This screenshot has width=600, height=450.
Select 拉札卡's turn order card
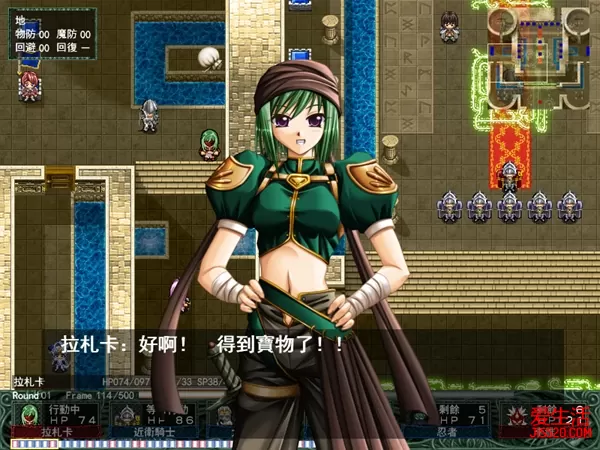[x=54, y=420]
